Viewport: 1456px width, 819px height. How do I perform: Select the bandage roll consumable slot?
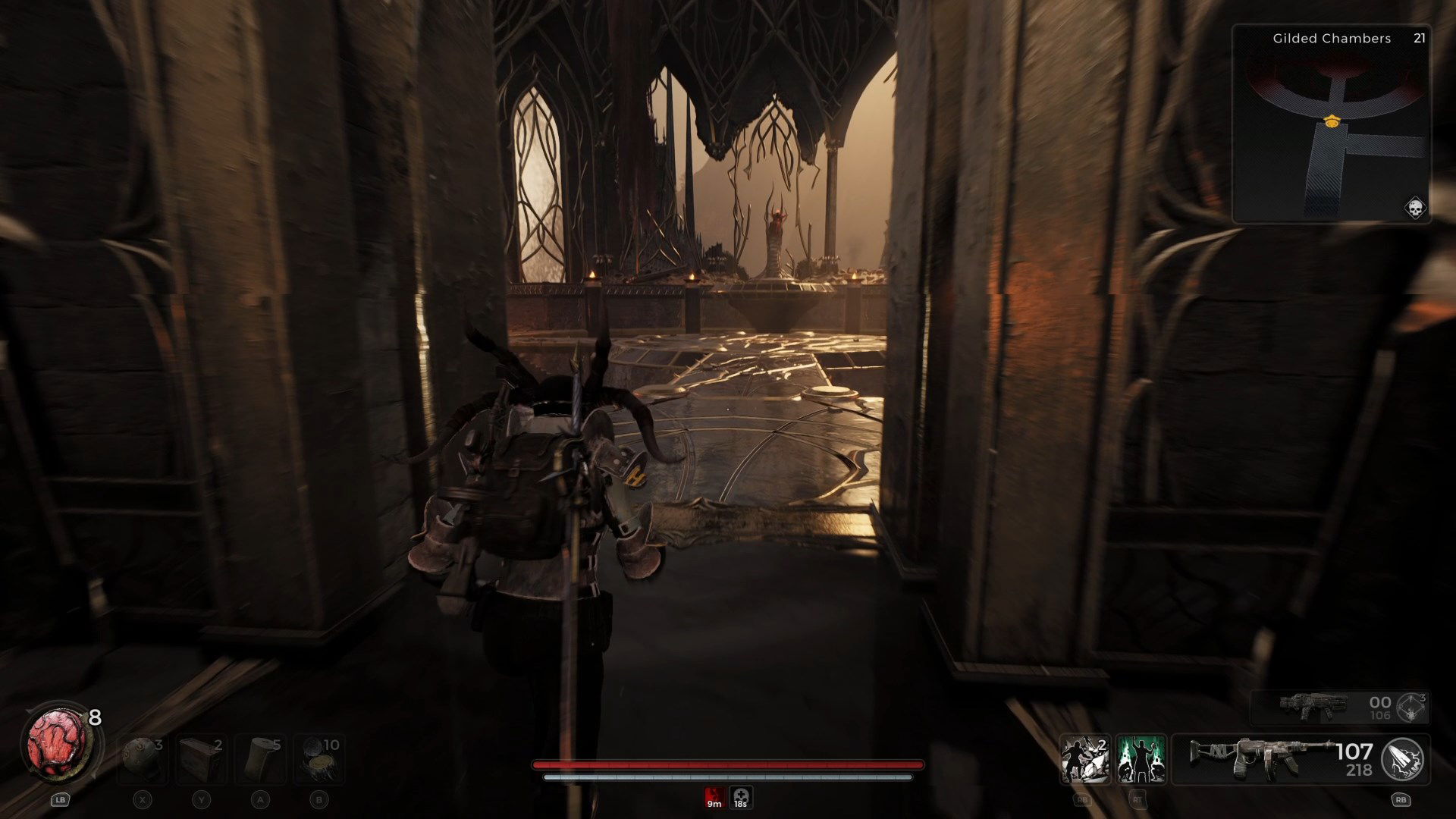(260, 758)
